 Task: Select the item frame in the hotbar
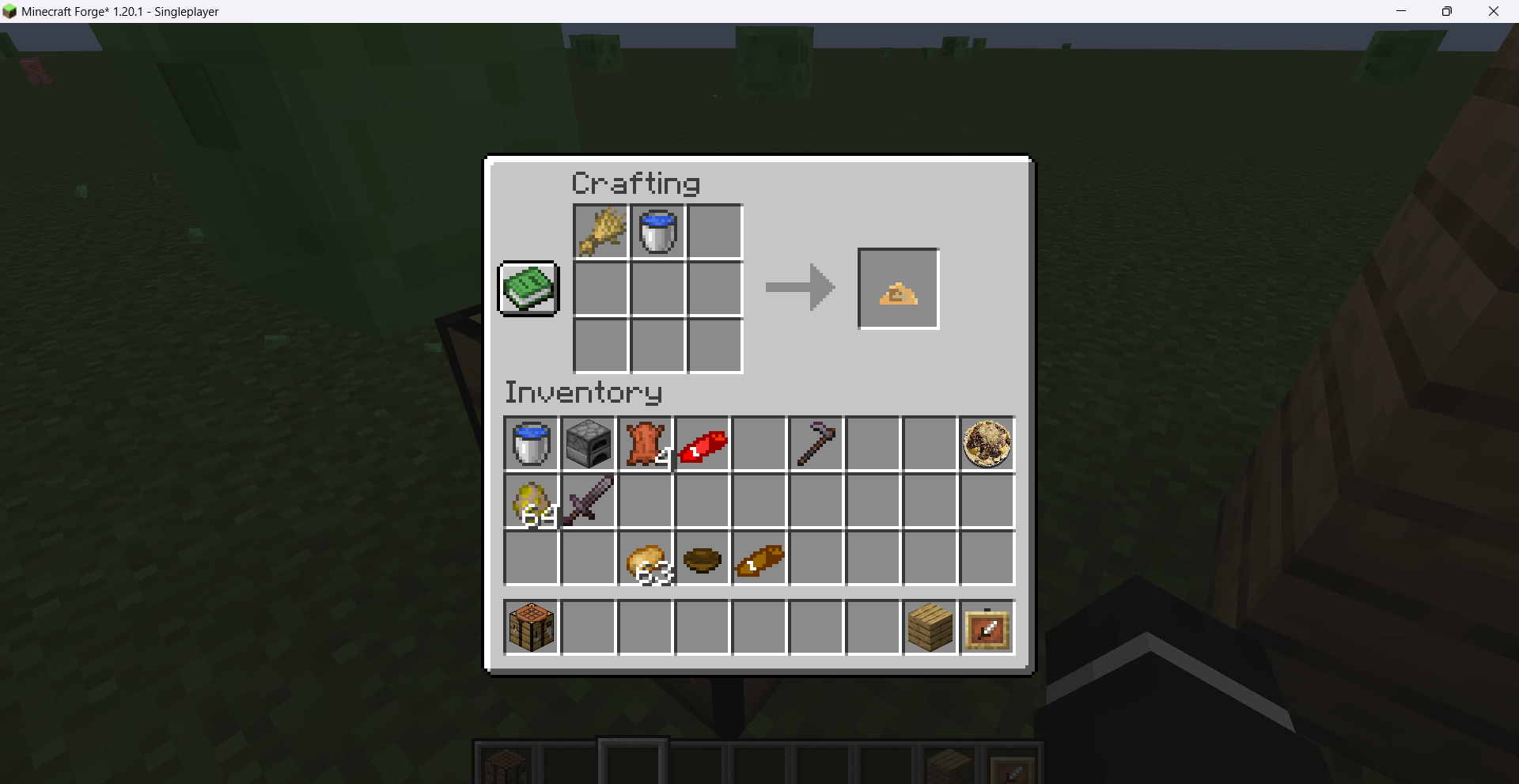[x=987, y=627]
